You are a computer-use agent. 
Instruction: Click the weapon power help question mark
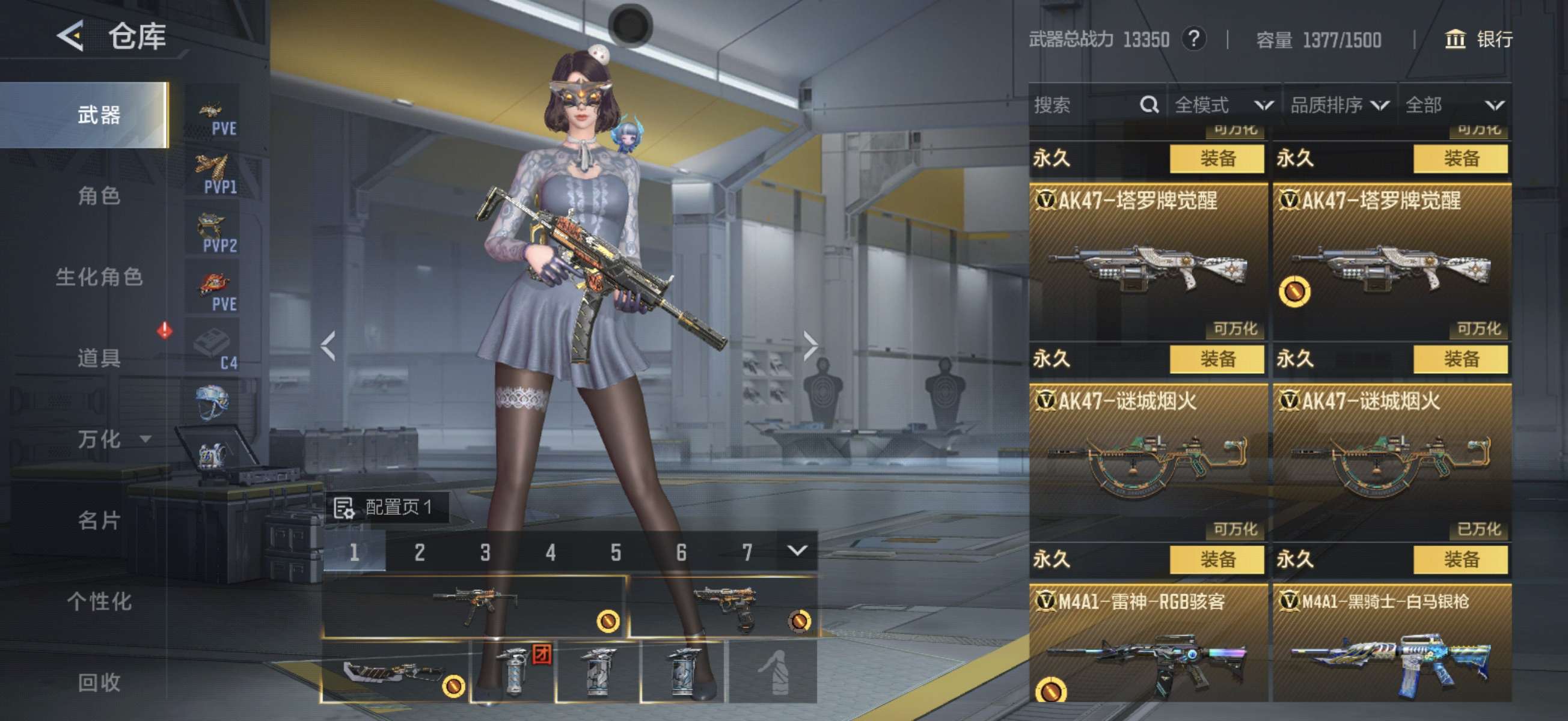[x=1193, y=40]
